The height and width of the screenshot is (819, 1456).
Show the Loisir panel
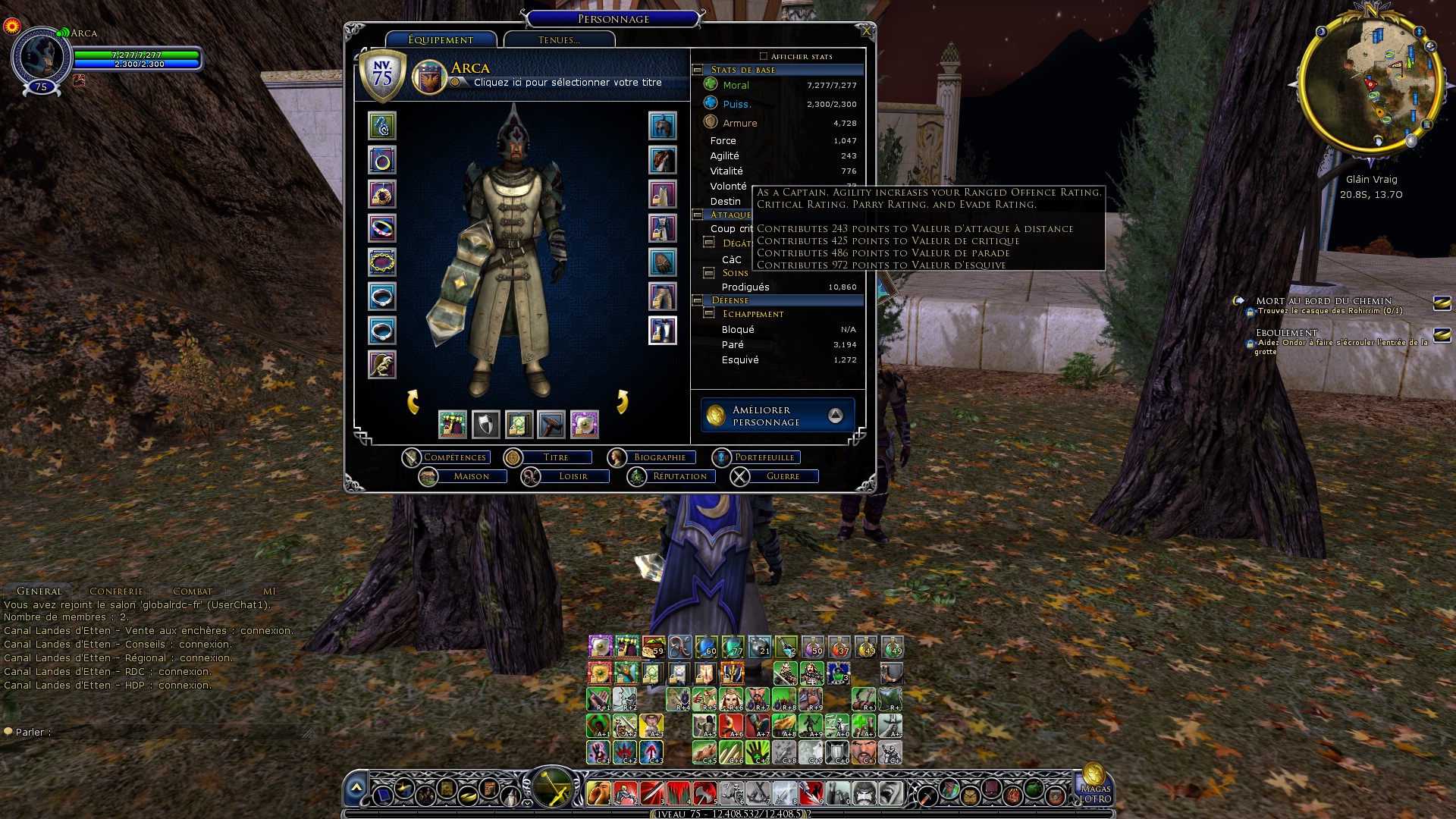573,476
